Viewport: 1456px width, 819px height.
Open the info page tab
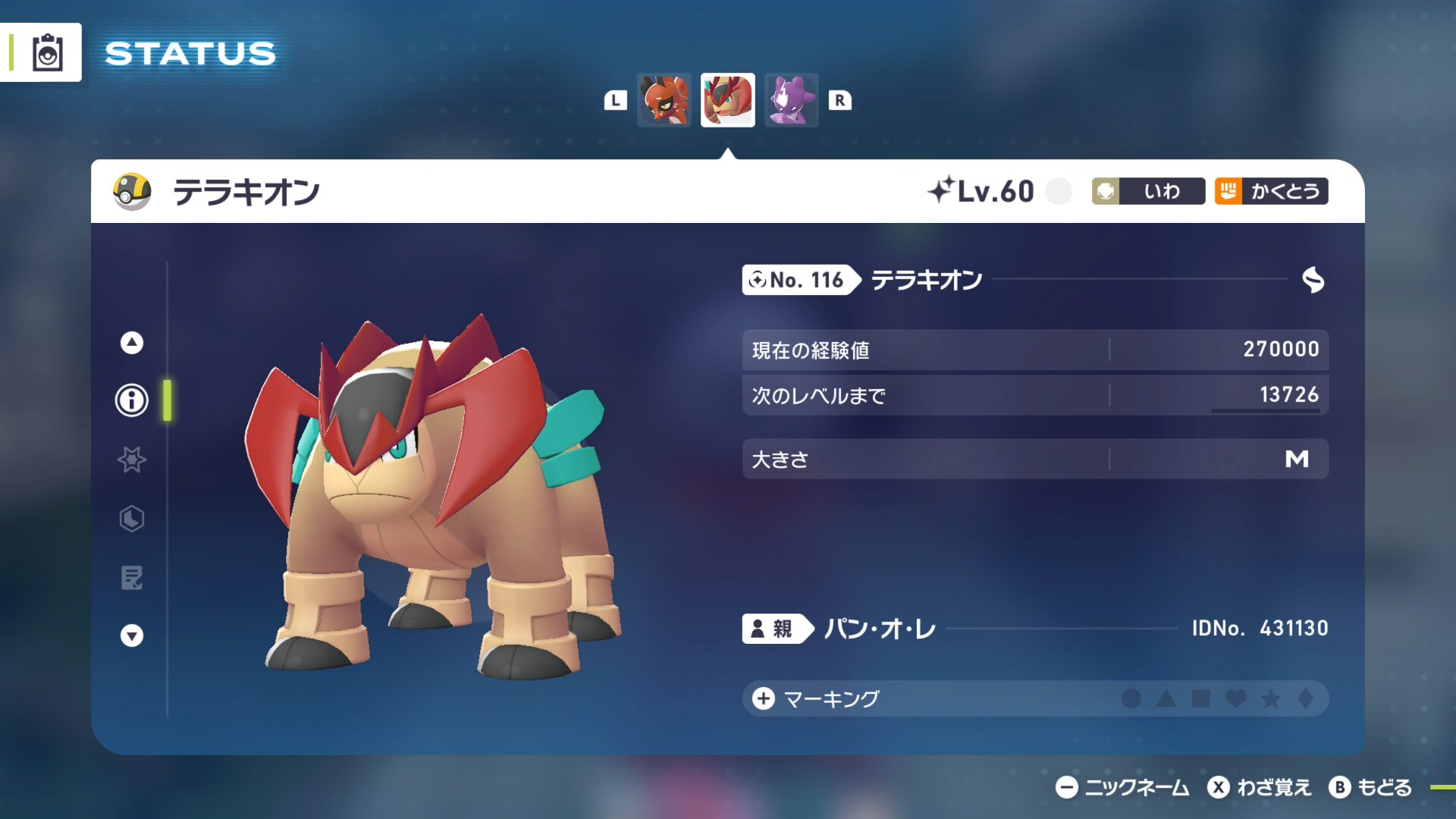(132, 400)
